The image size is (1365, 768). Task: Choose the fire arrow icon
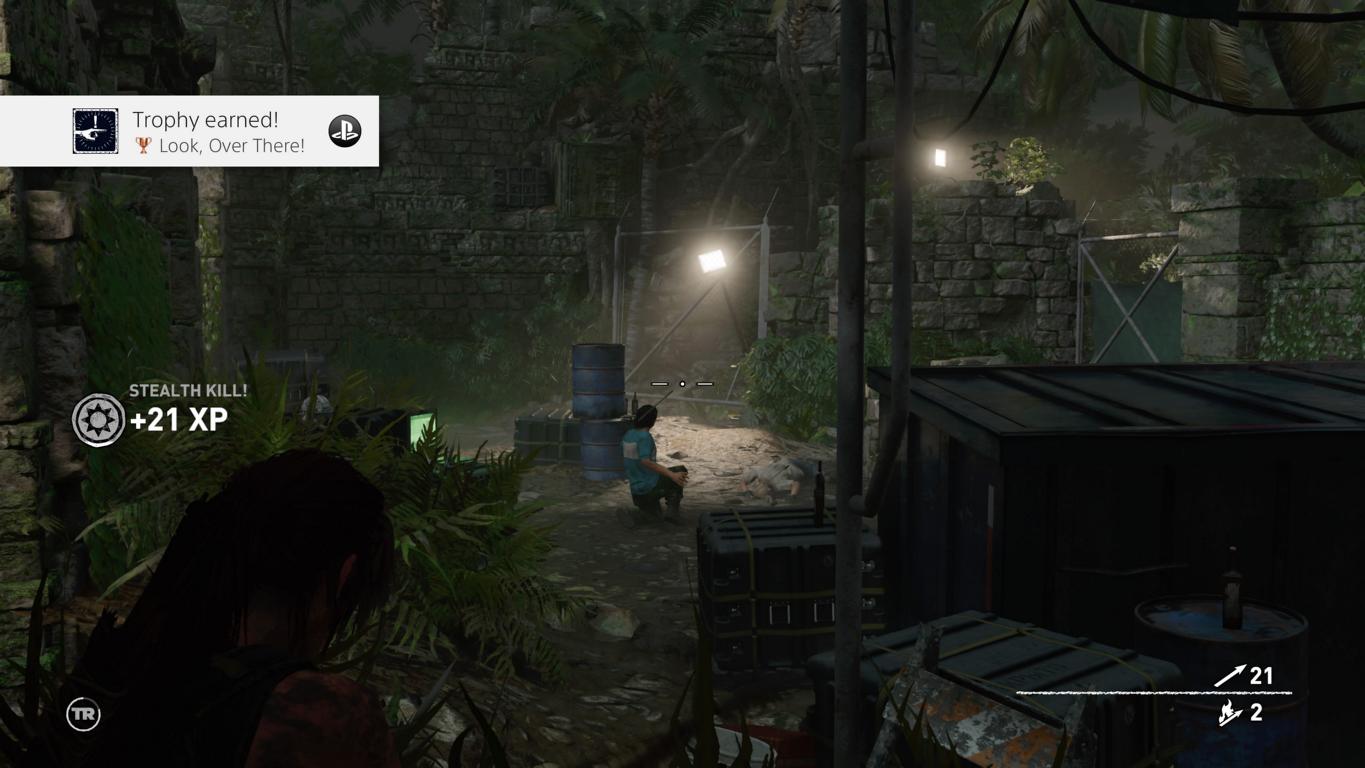1230,712
